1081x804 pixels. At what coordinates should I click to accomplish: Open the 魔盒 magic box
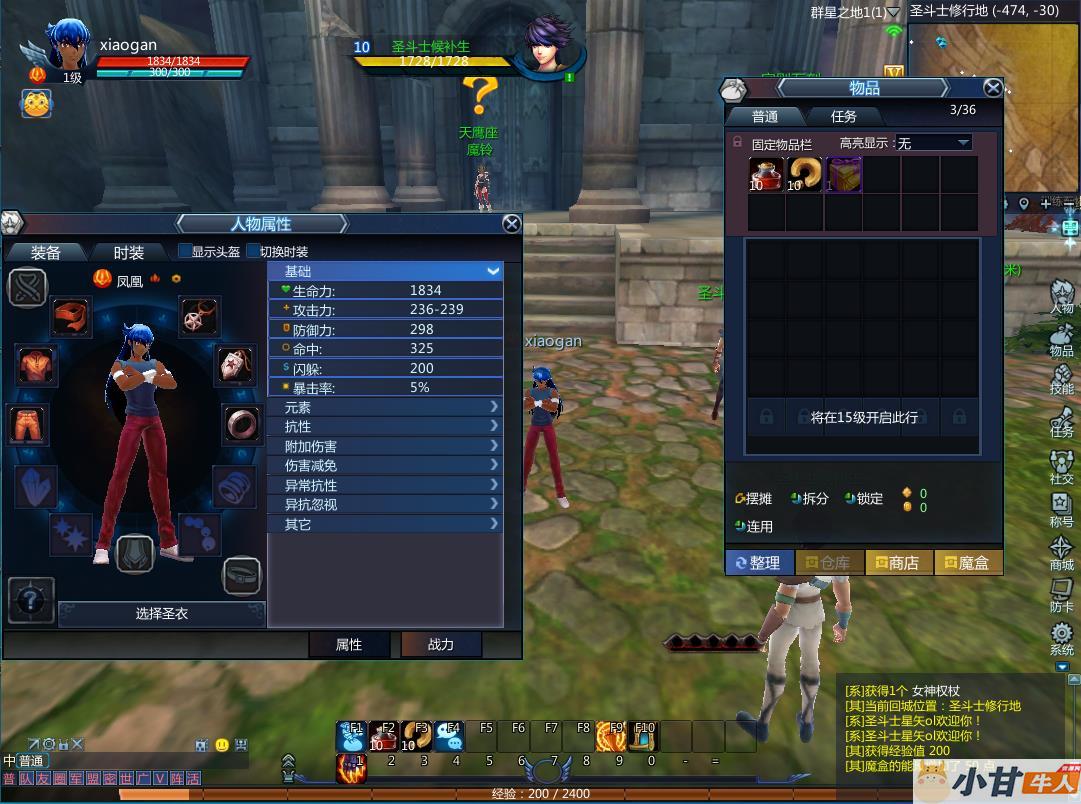tap(968, 563)
